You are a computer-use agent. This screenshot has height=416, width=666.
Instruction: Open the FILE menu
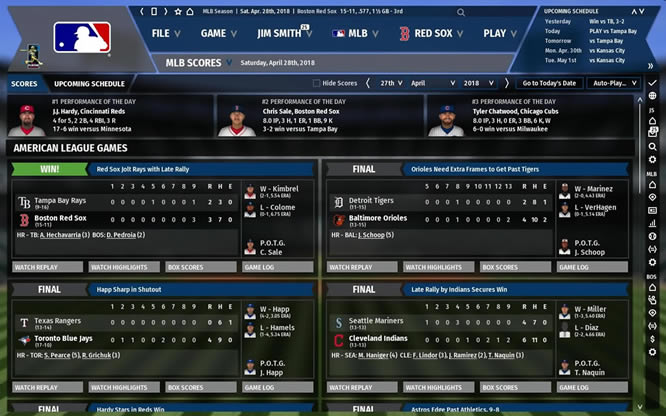[x=167, y=33]
